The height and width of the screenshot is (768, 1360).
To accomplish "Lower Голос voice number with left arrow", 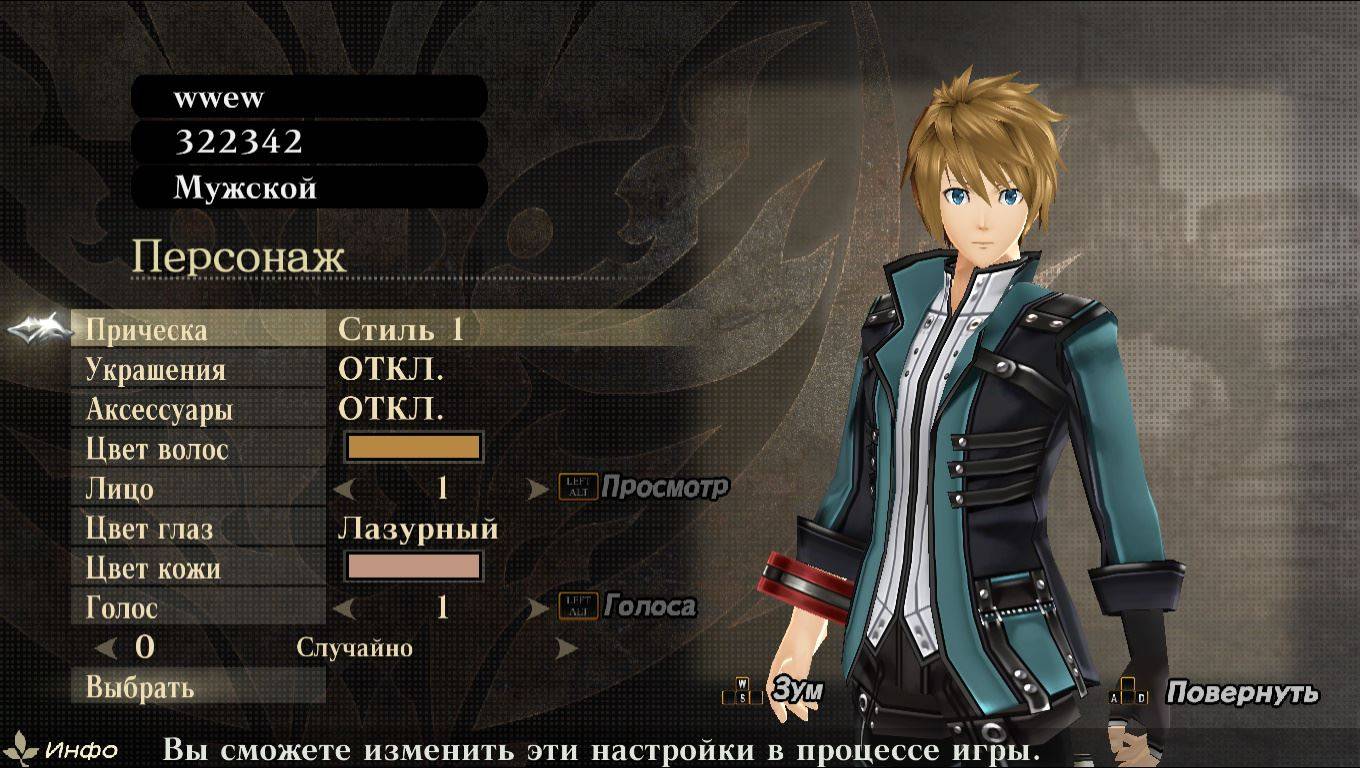I will pos(345,607).
